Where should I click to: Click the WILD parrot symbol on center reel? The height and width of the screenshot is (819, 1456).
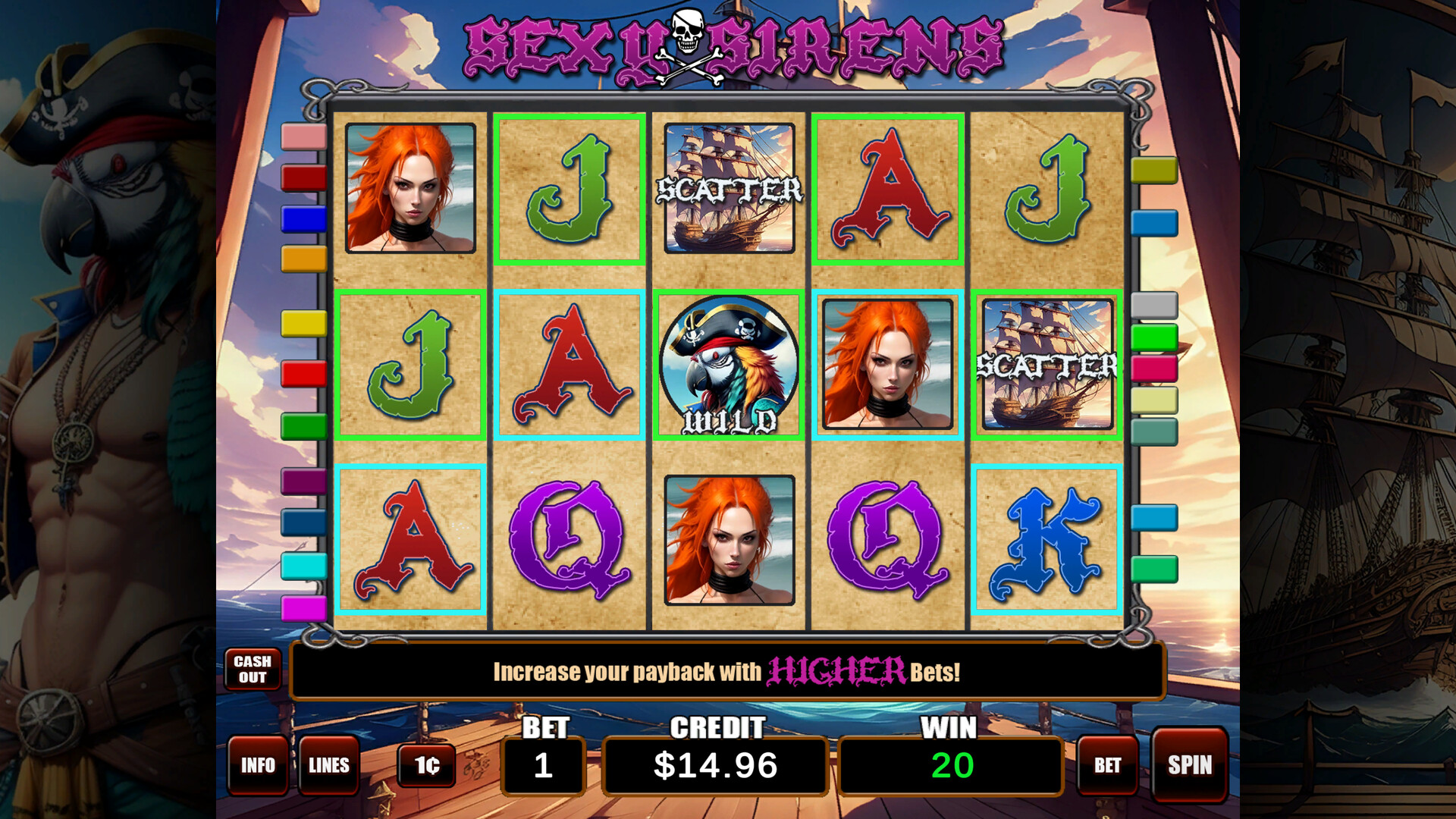(729, 368)
